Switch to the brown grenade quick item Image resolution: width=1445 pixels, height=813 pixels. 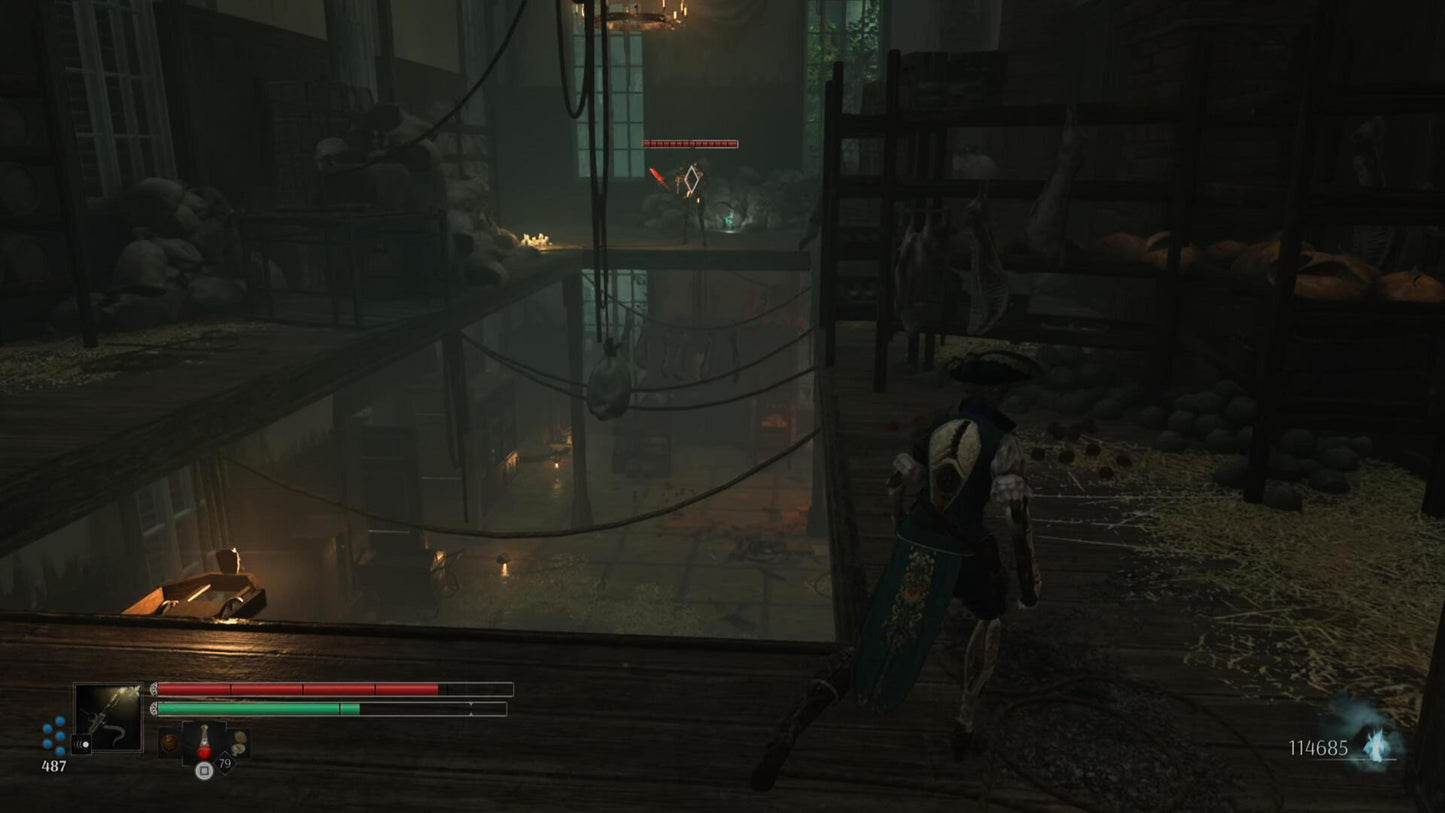pyautogui.click(x=170, y=743)
